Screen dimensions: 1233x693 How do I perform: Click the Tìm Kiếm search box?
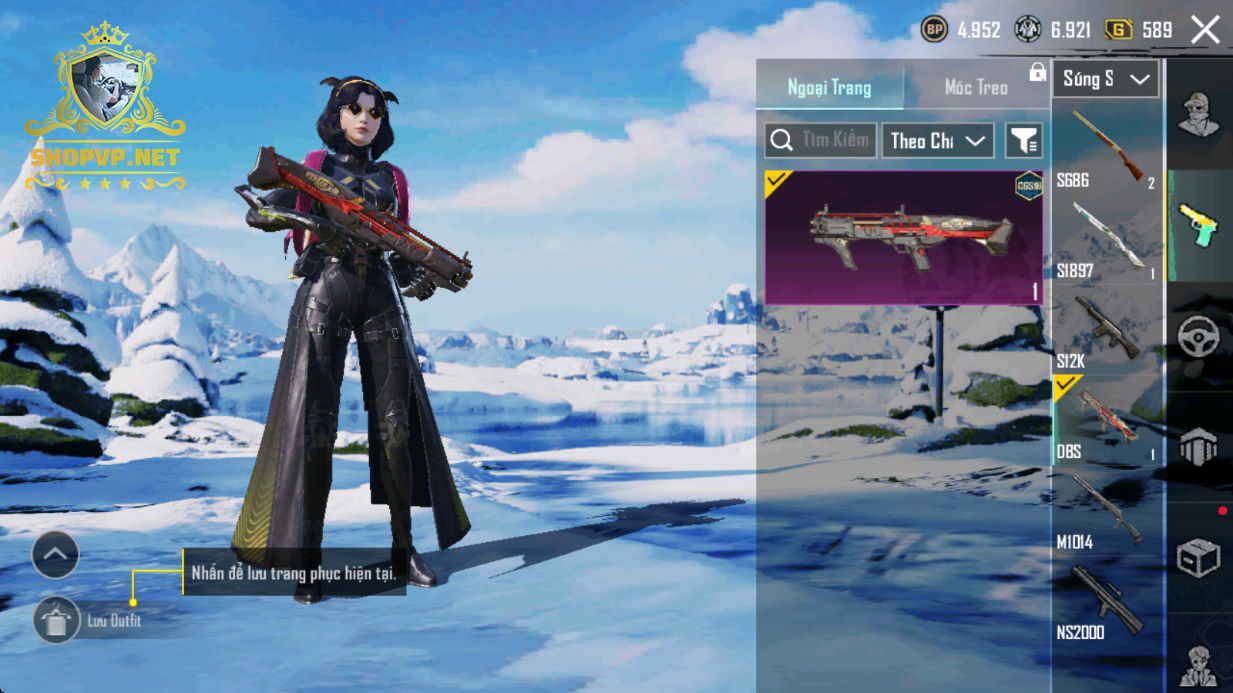tap(821, 141)
